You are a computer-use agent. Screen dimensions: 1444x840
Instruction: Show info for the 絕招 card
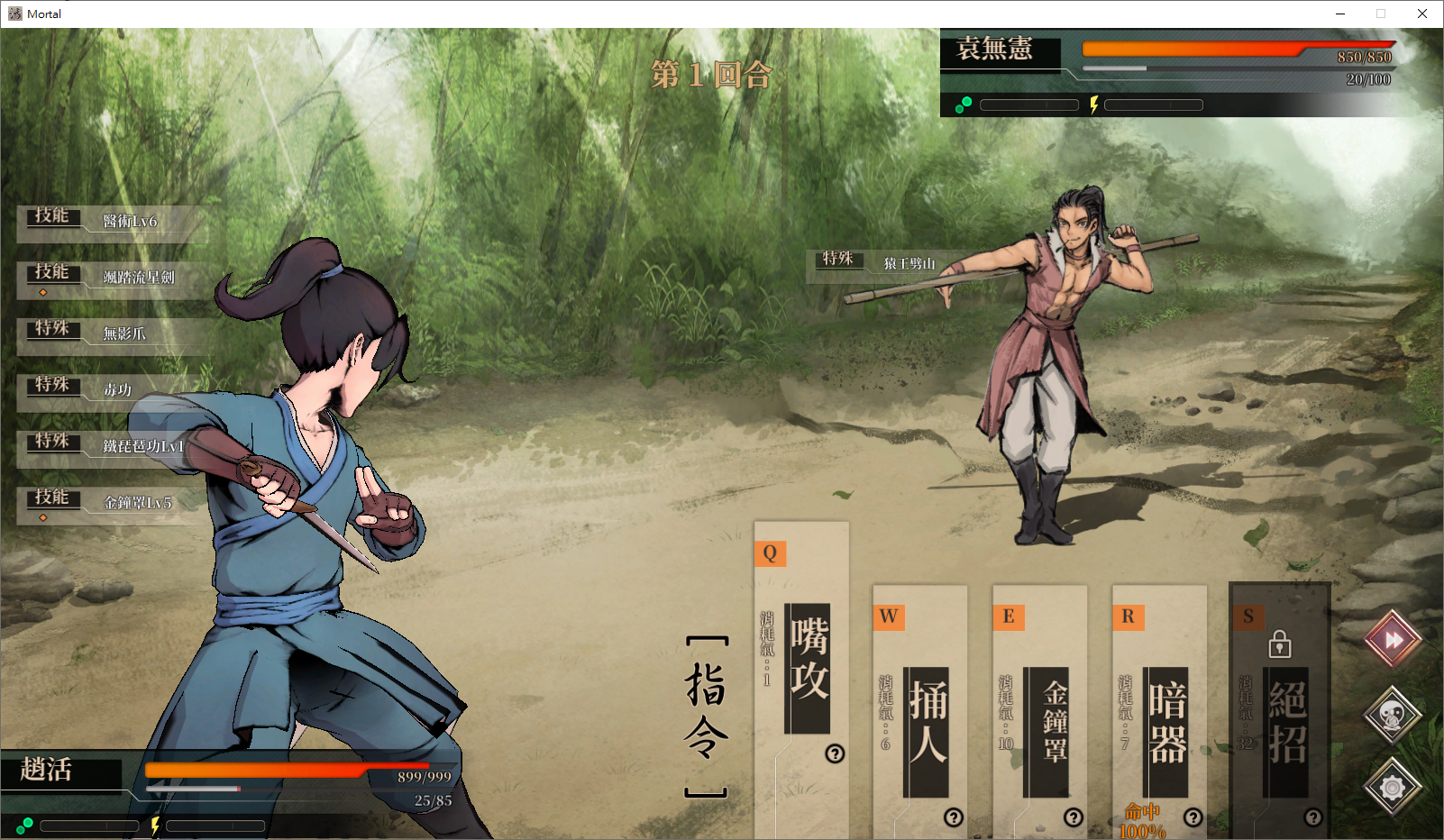pyautogui.click(x=1313, y=817)
